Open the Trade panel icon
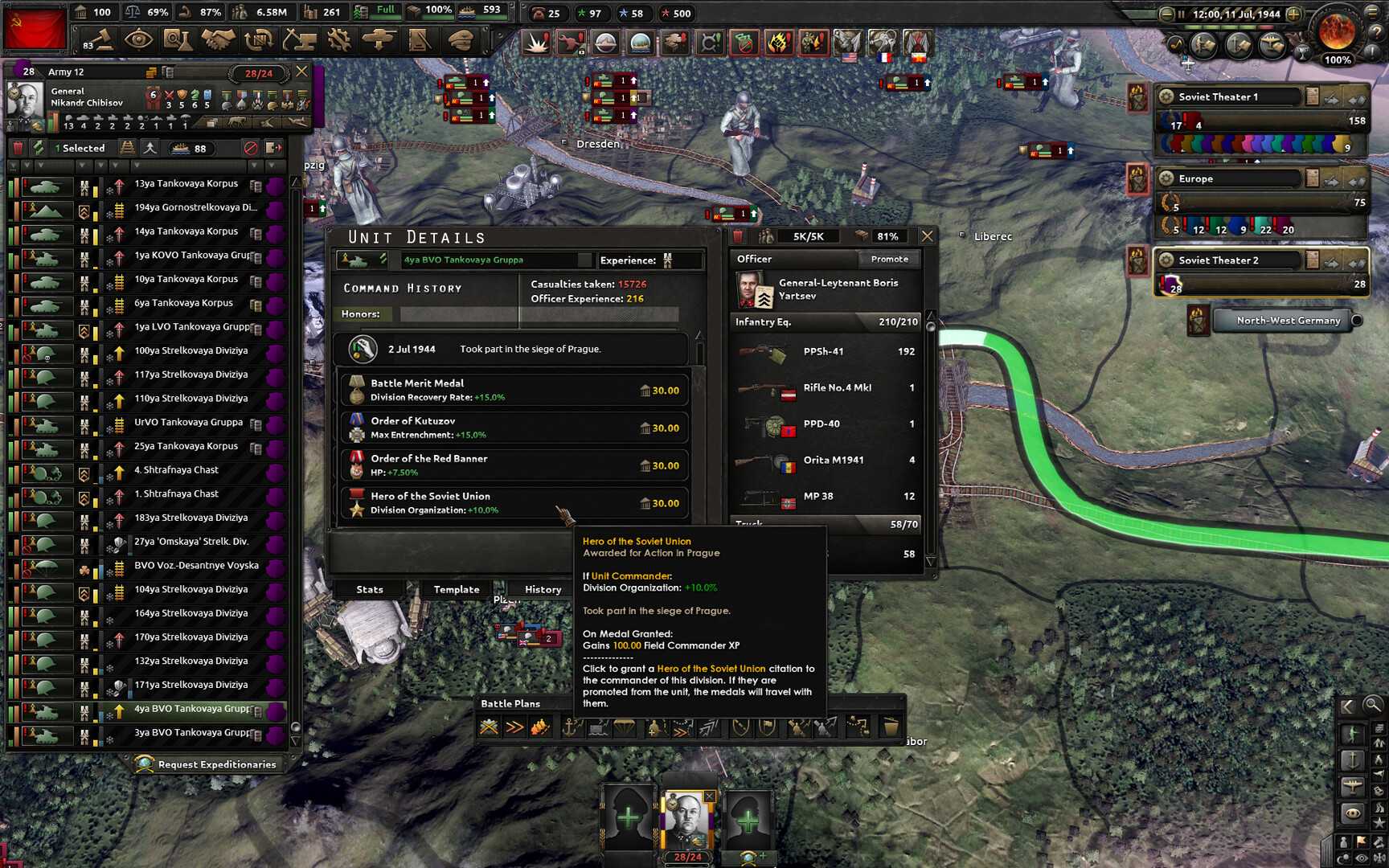Screen dimensions: 1389x868 [x=258, y=39]
